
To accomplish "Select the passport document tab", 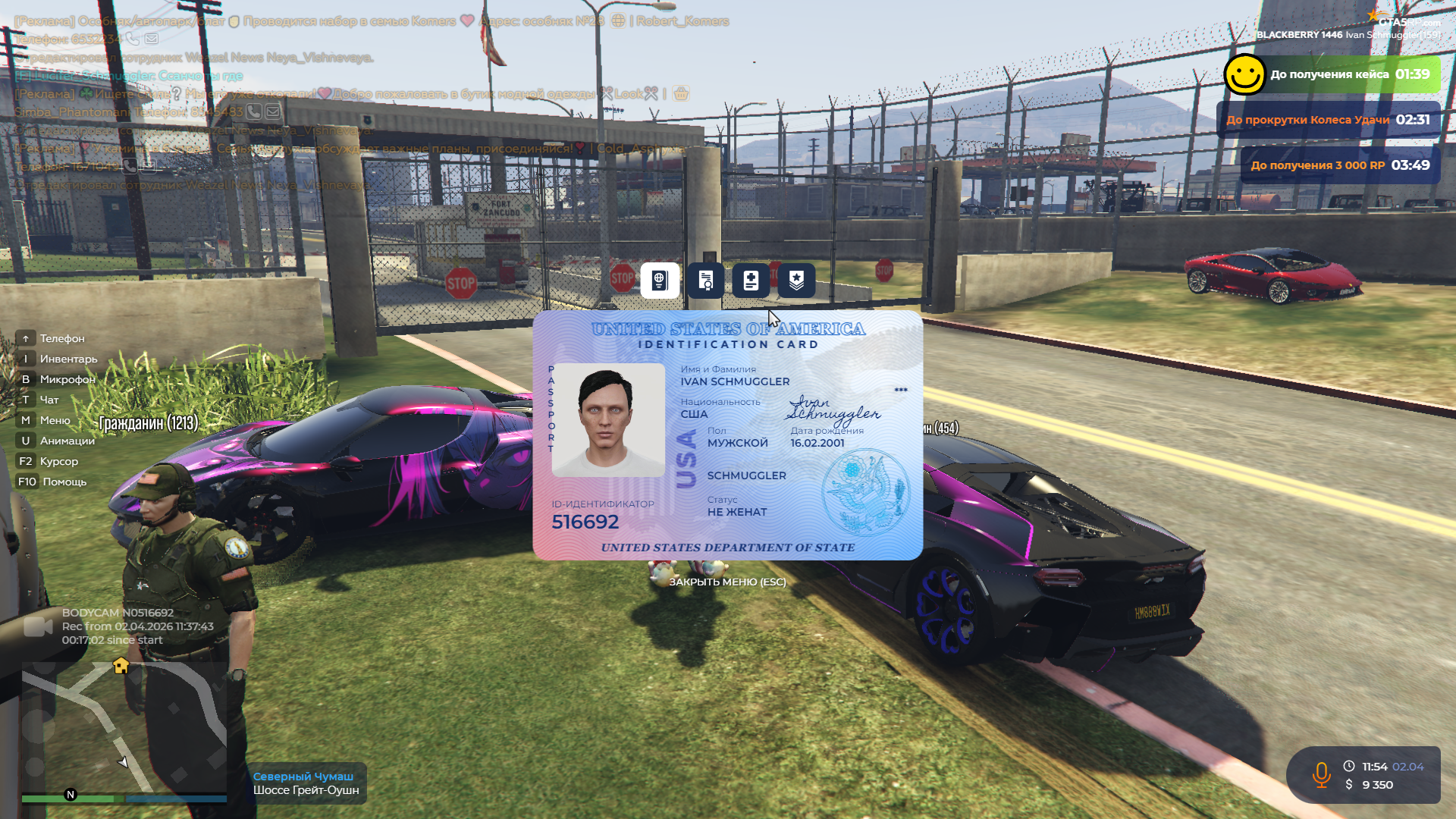I will click(x=660, y=281).
